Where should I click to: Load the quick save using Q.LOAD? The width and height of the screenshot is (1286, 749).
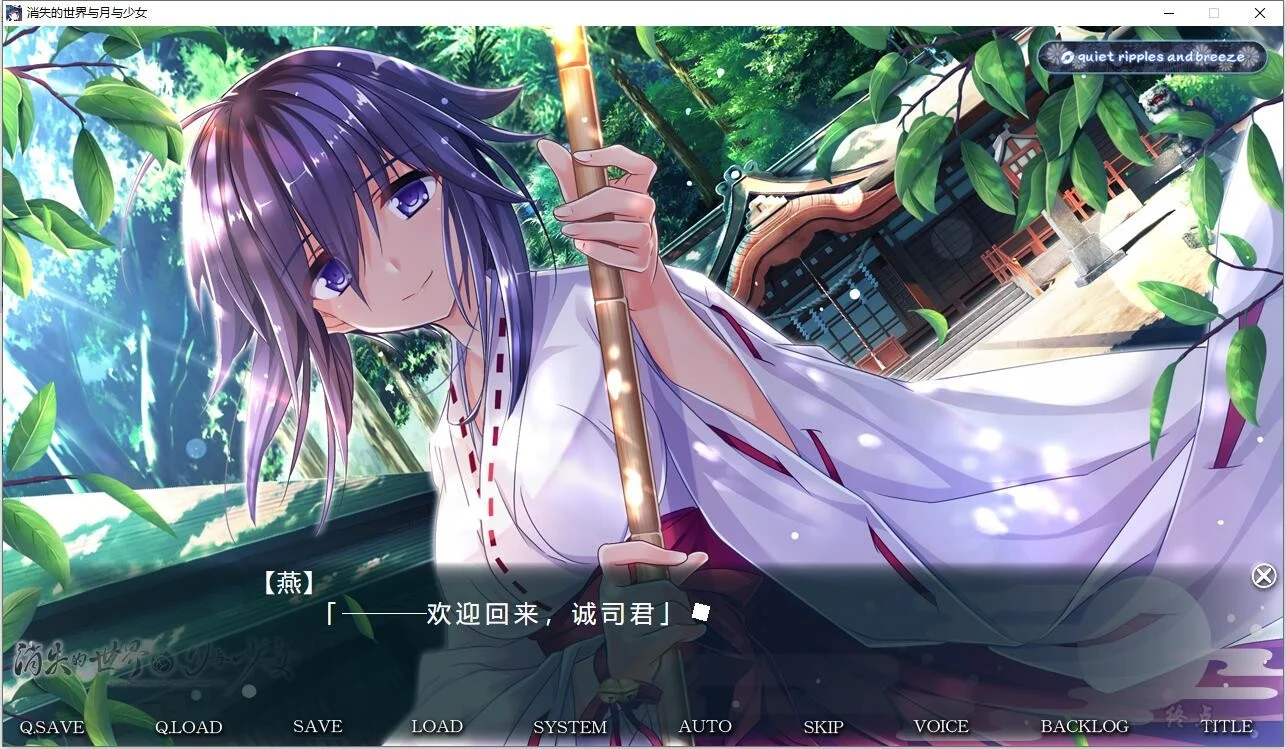pos(189,727)
